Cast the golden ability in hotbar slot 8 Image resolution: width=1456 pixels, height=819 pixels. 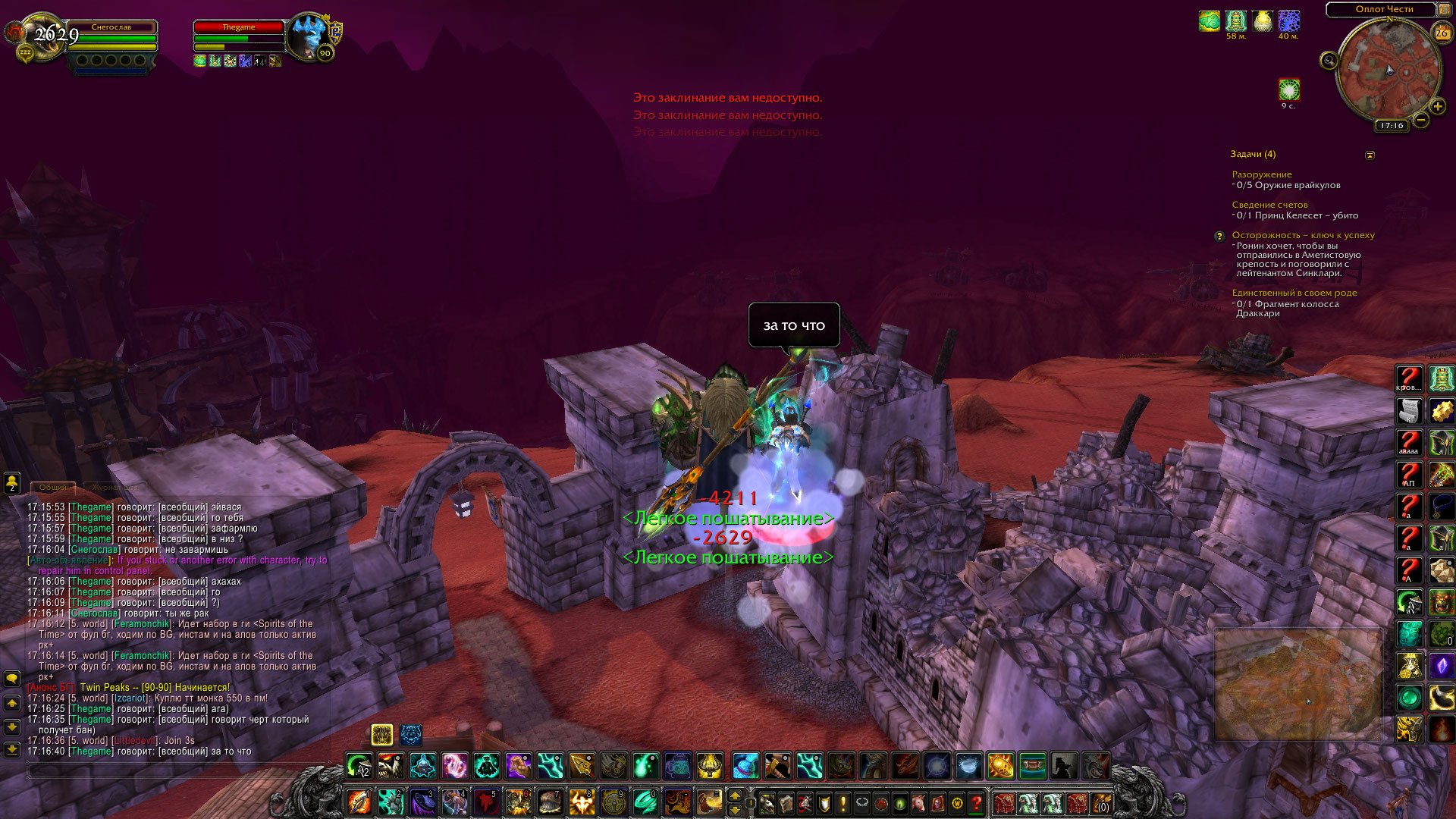coord(582,802)
